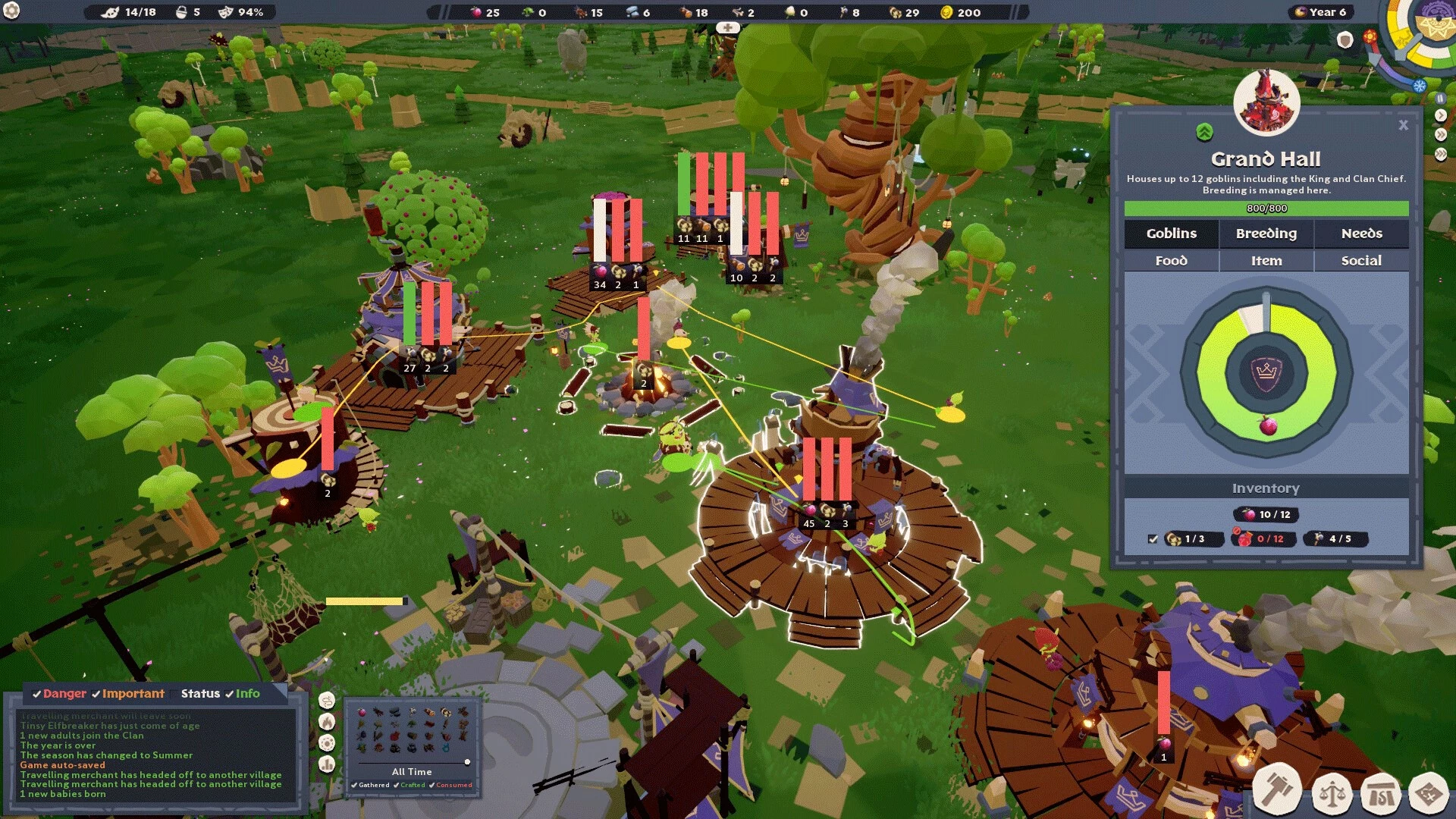Open the balance scales menu

pyautogui.click(x=1332, y=795)
